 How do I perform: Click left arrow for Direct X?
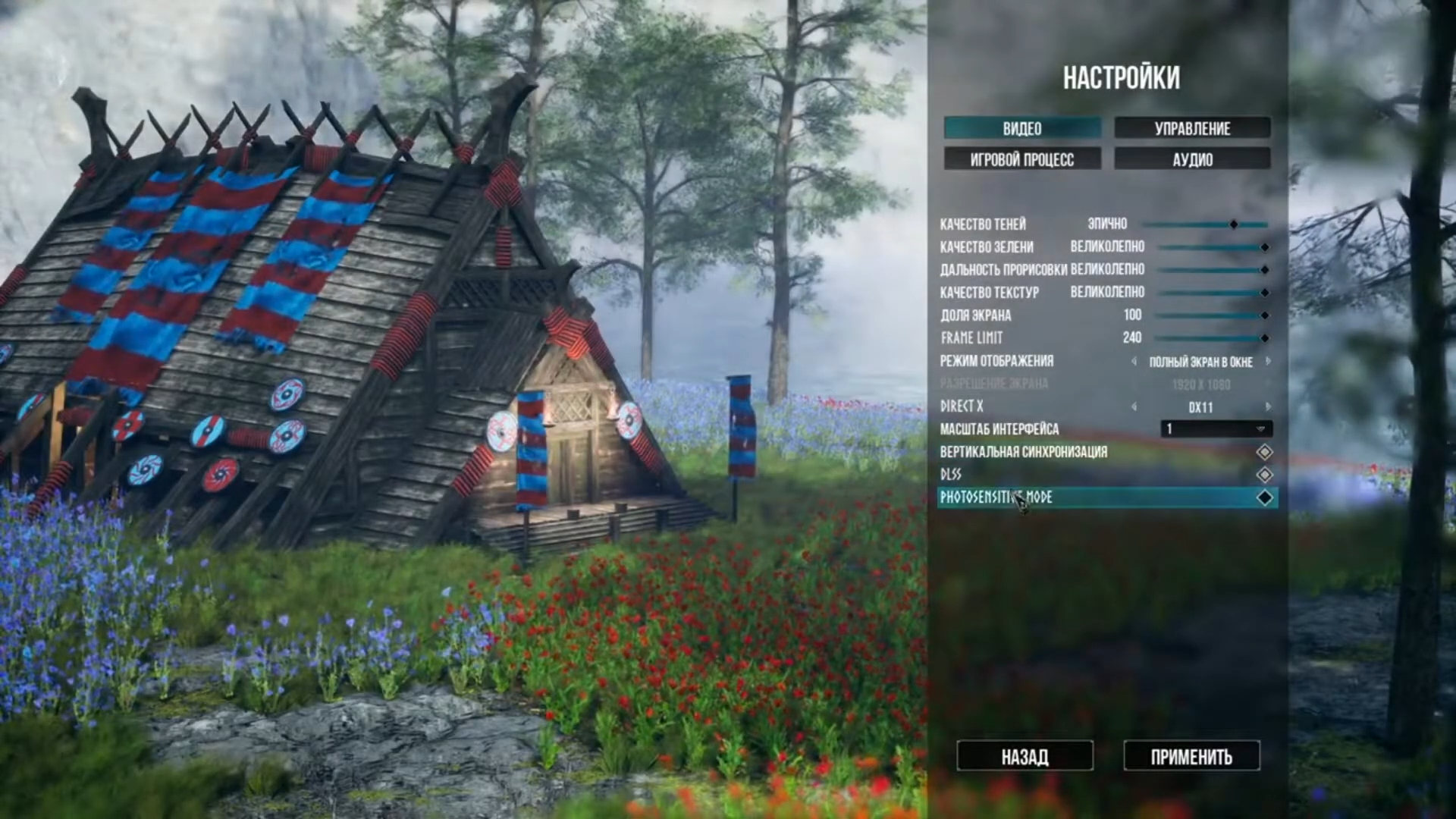point(1134,407)
